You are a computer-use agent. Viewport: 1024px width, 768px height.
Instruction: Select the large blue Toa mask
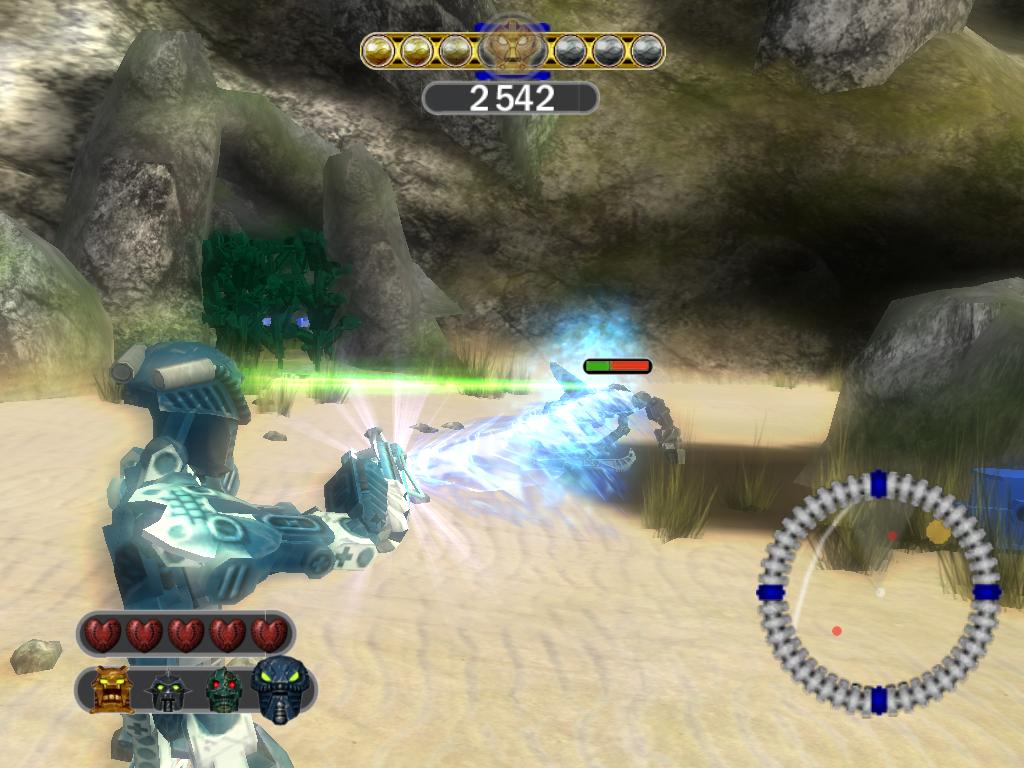coord(281,688)
